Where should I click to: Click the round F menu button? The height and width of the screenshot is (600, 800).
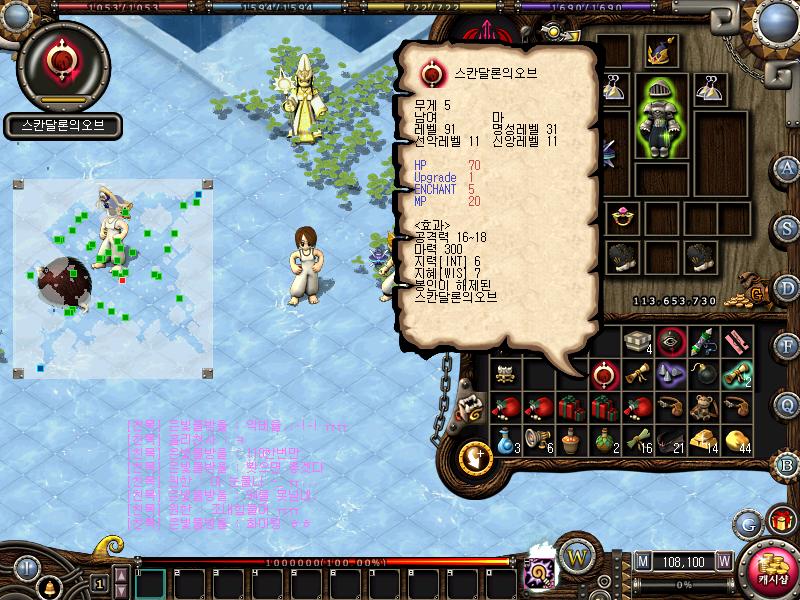click(x=788, y=346)
